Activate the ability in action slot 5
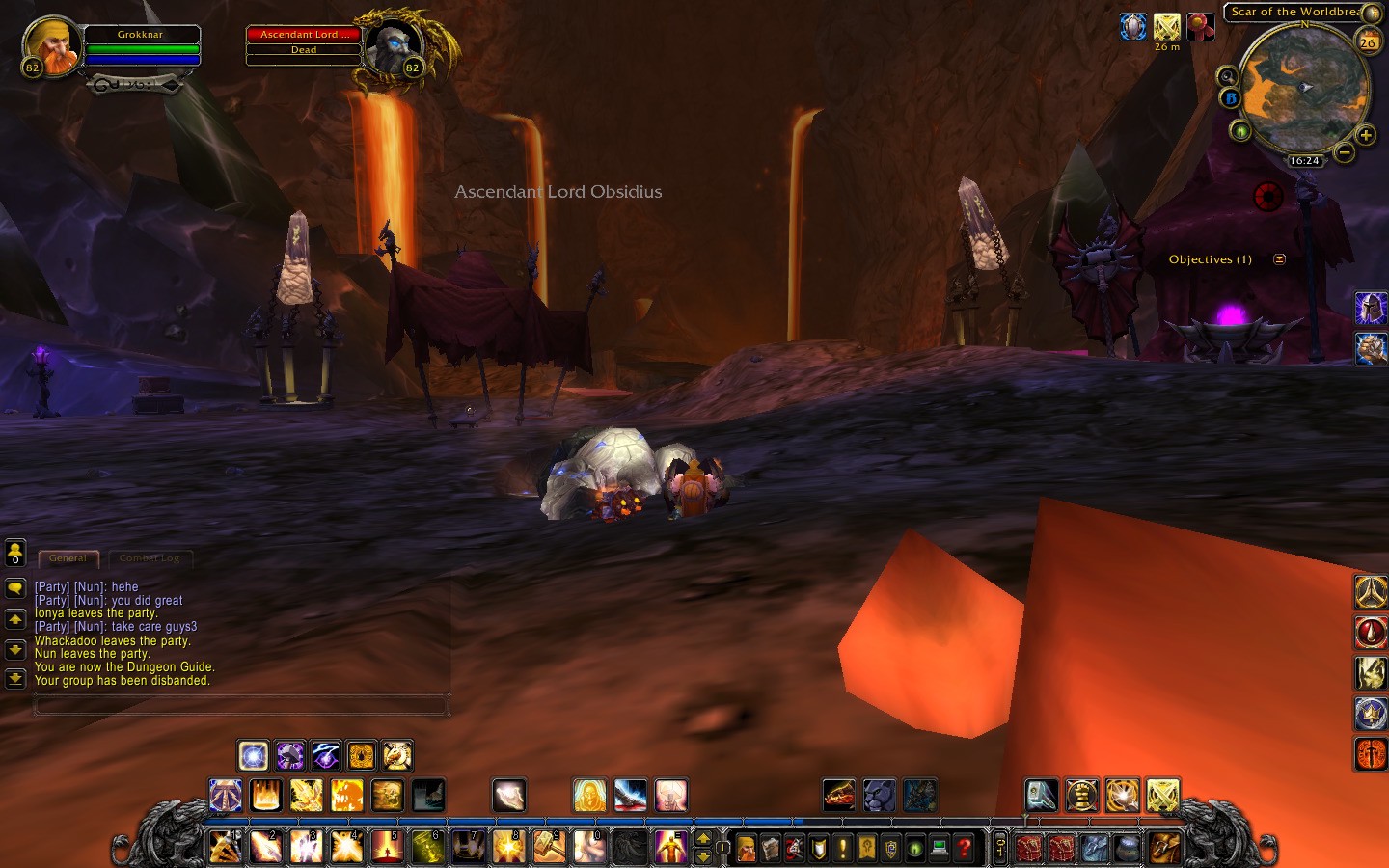 pyautogui.click(x=387, y=847)
